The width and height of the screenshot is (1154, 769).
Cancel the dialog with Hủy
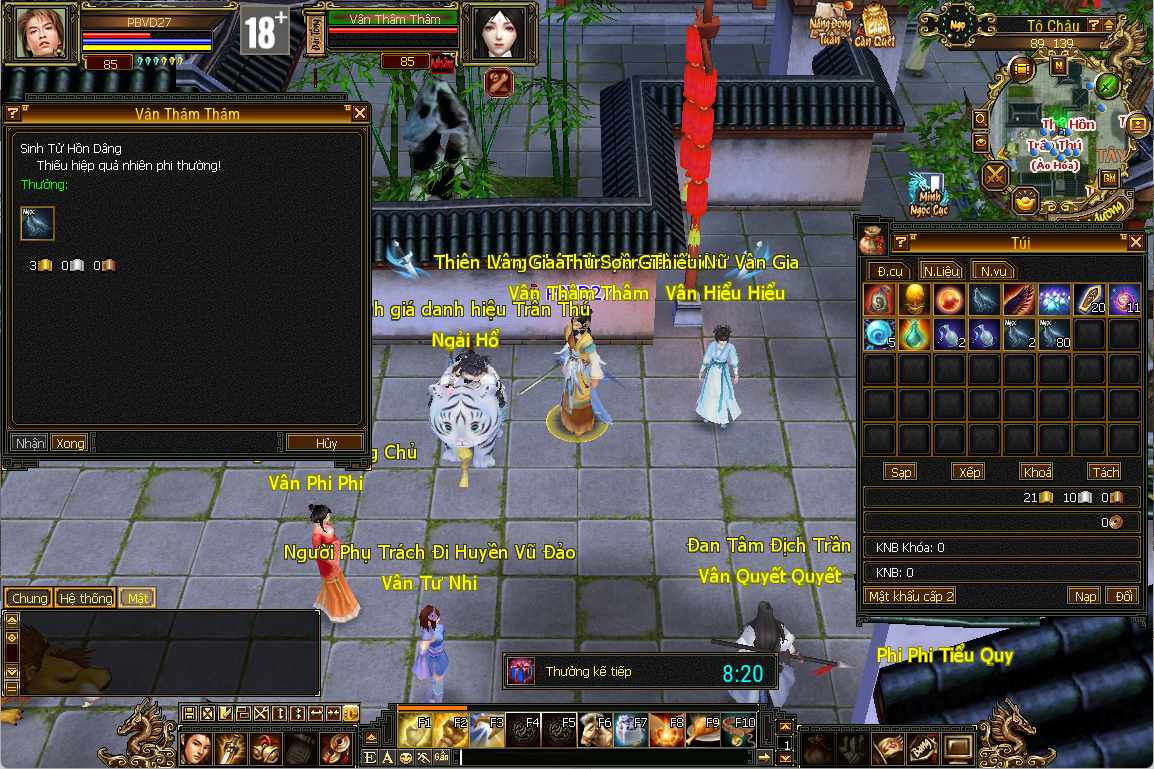coord(326,443)
